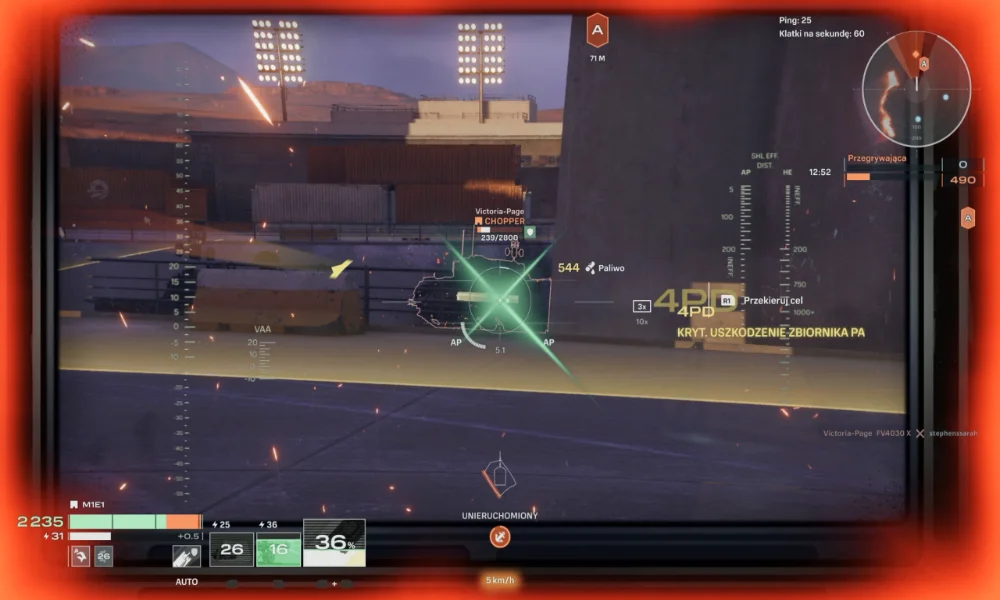Image resolution: width=1000 pixels, height=600 pixels.
Task: Select the objective A marker showing 71 M
Action: [597, 31]
